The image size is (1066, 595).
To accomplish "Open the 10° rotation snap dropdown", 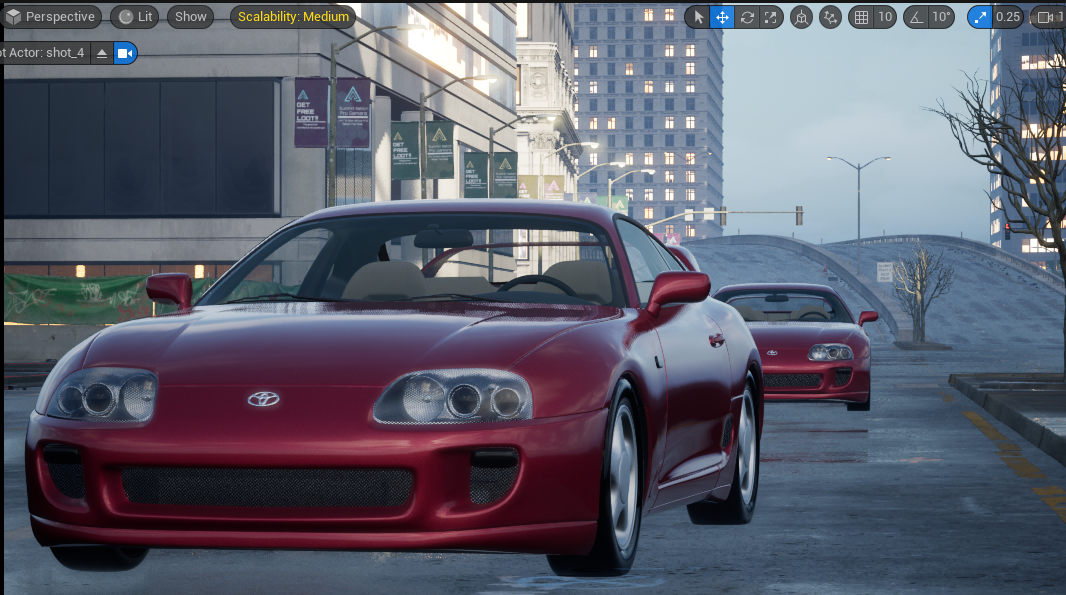I will [942, 17].
